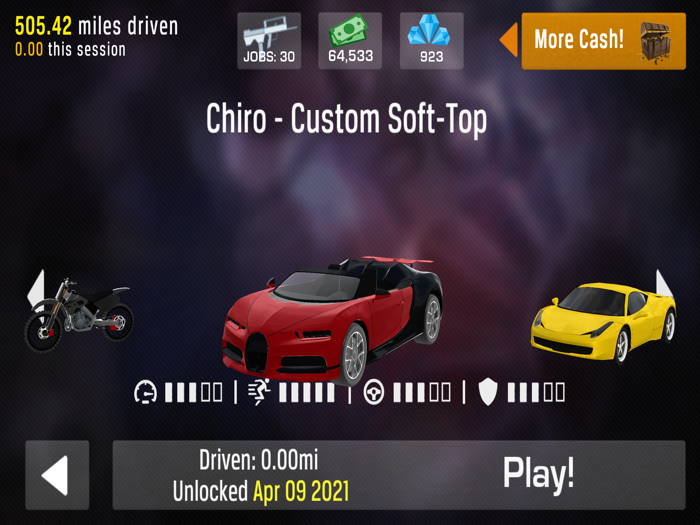Open the Jobs panel
This screenshot has height=525, width=700.
tap(269, 41)
